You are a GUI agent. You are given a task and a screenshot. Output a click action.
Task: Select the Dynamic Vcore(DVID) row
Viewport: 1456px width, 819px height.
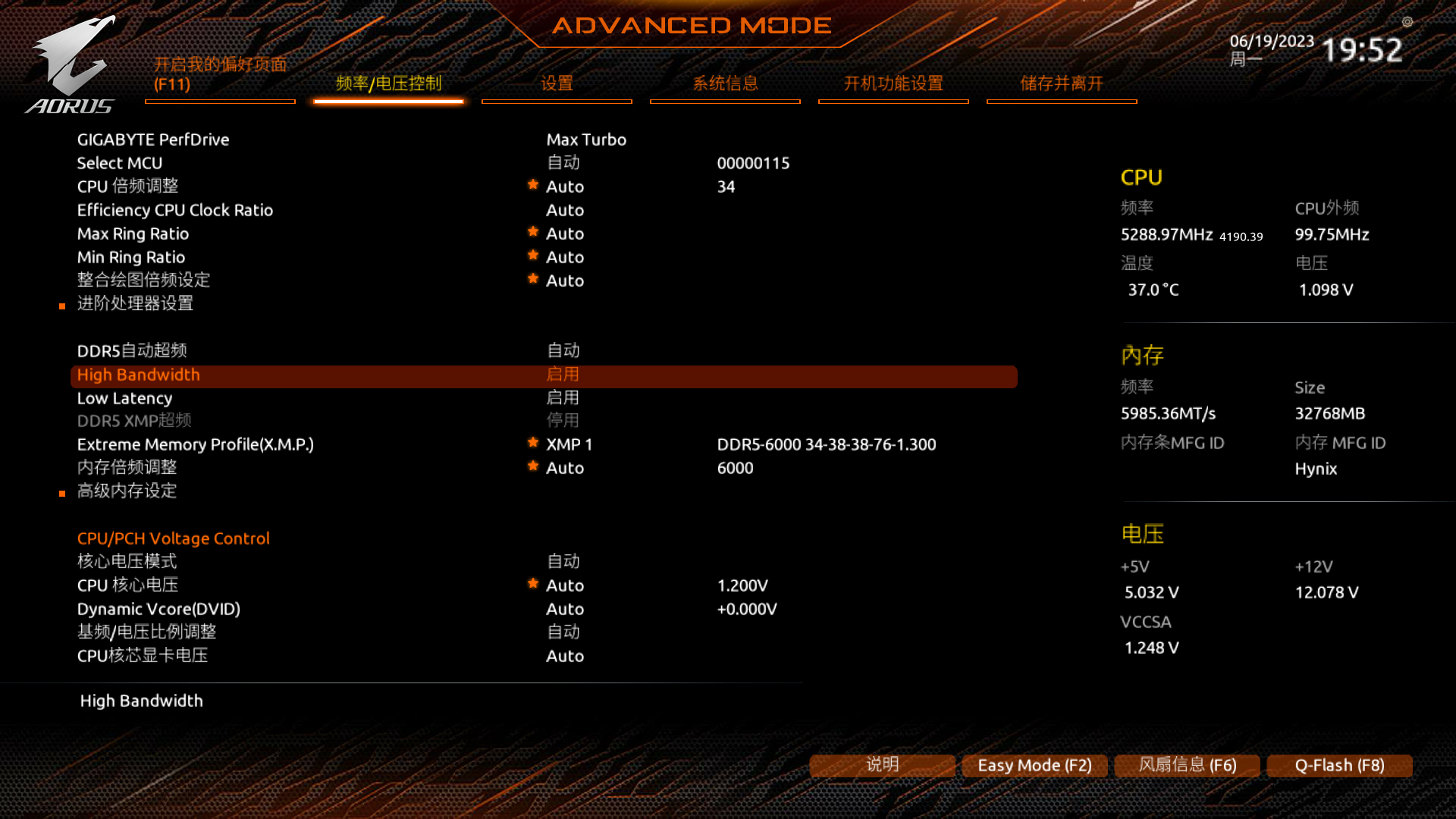158,610
